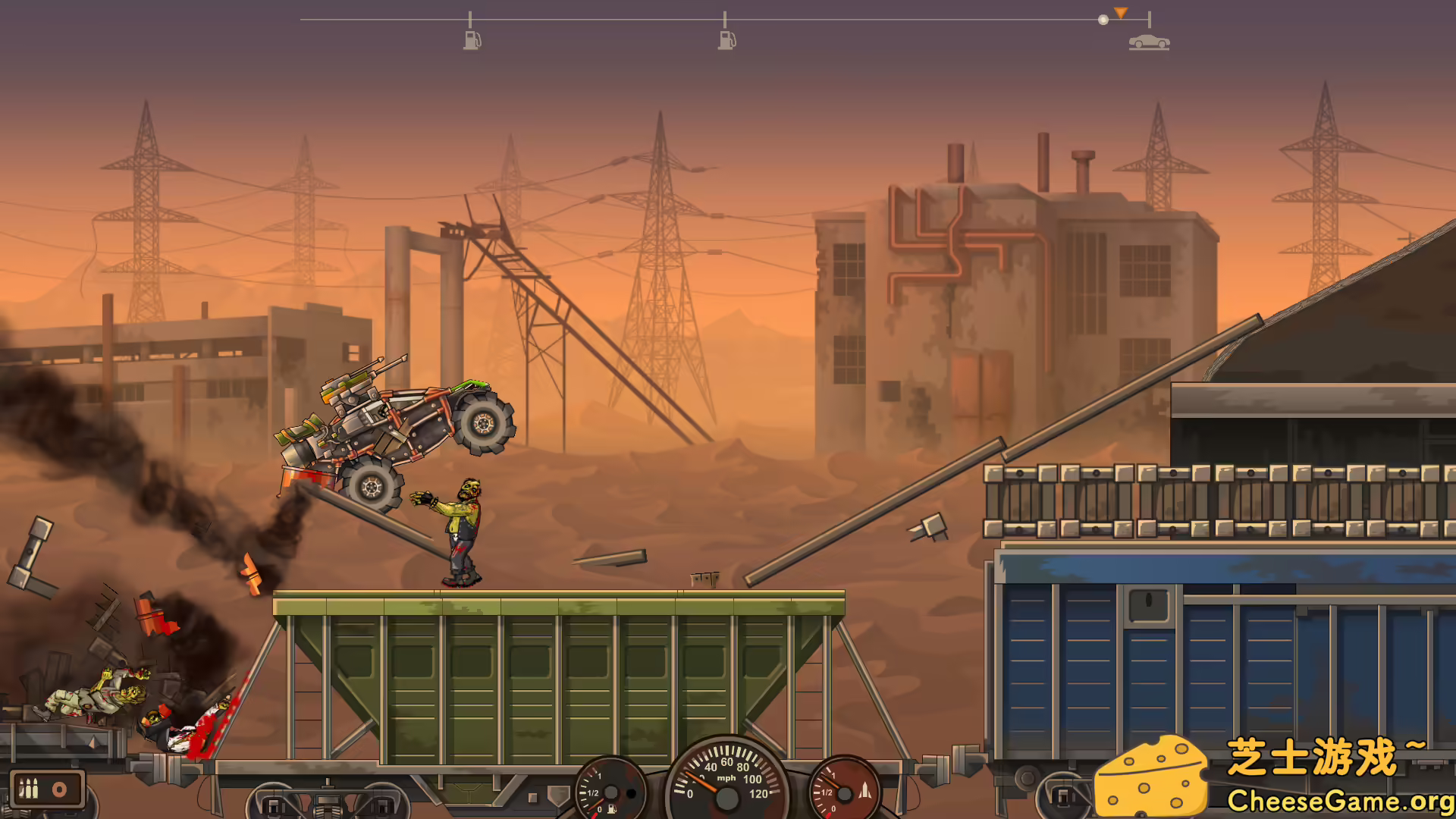Click the fuel pump symbol on left gauge
Viewport: 1456px width, 819px height.
click(612, 809)
